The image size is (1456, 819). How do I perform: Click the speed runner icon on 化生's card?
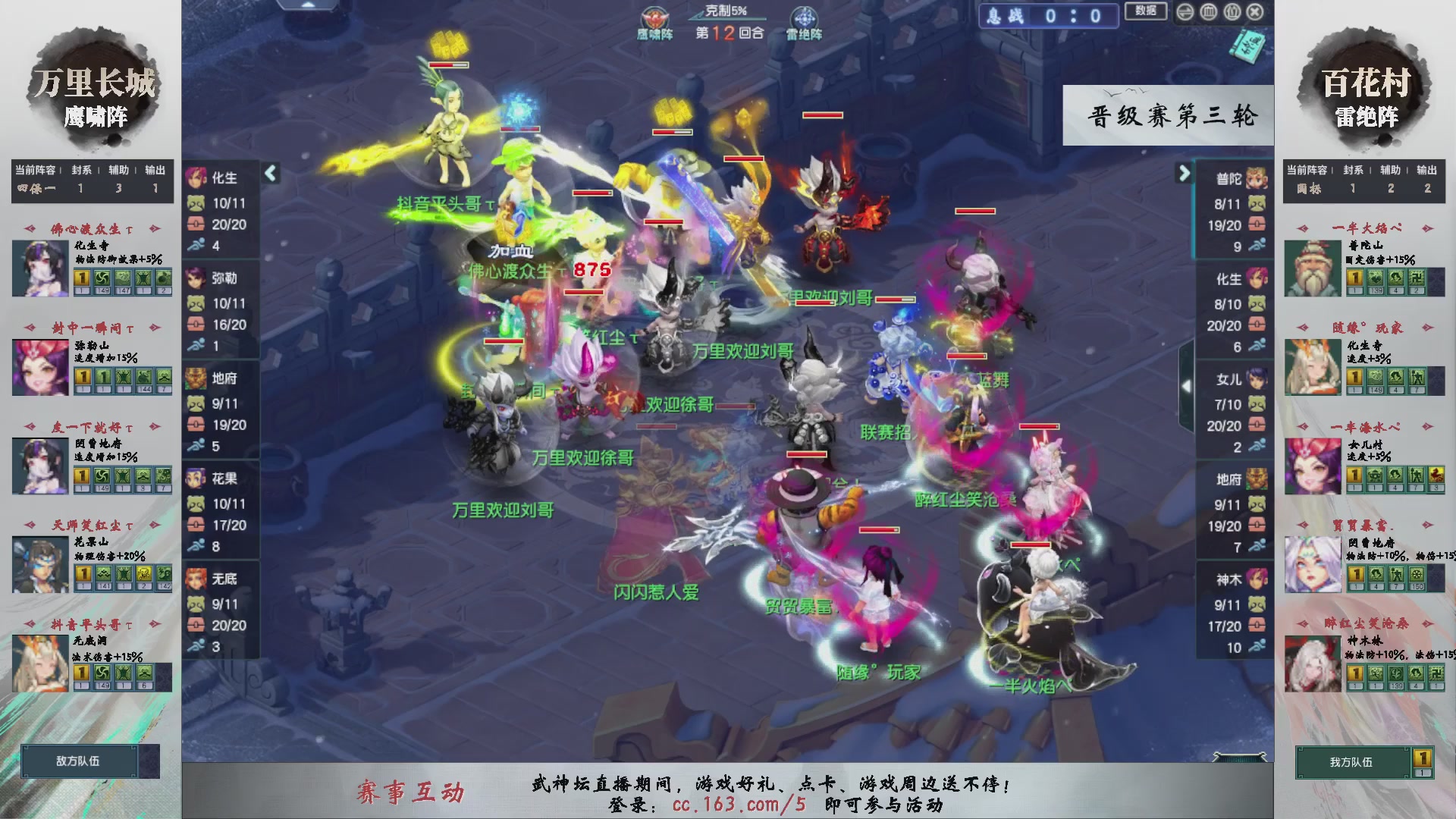coord(196,244)
